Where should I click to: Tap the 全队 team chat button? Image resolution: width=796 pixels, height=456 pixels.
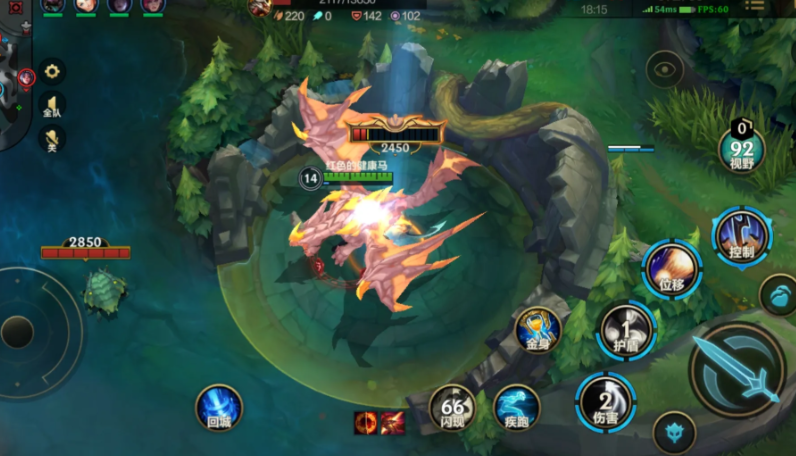pos(52,106)
